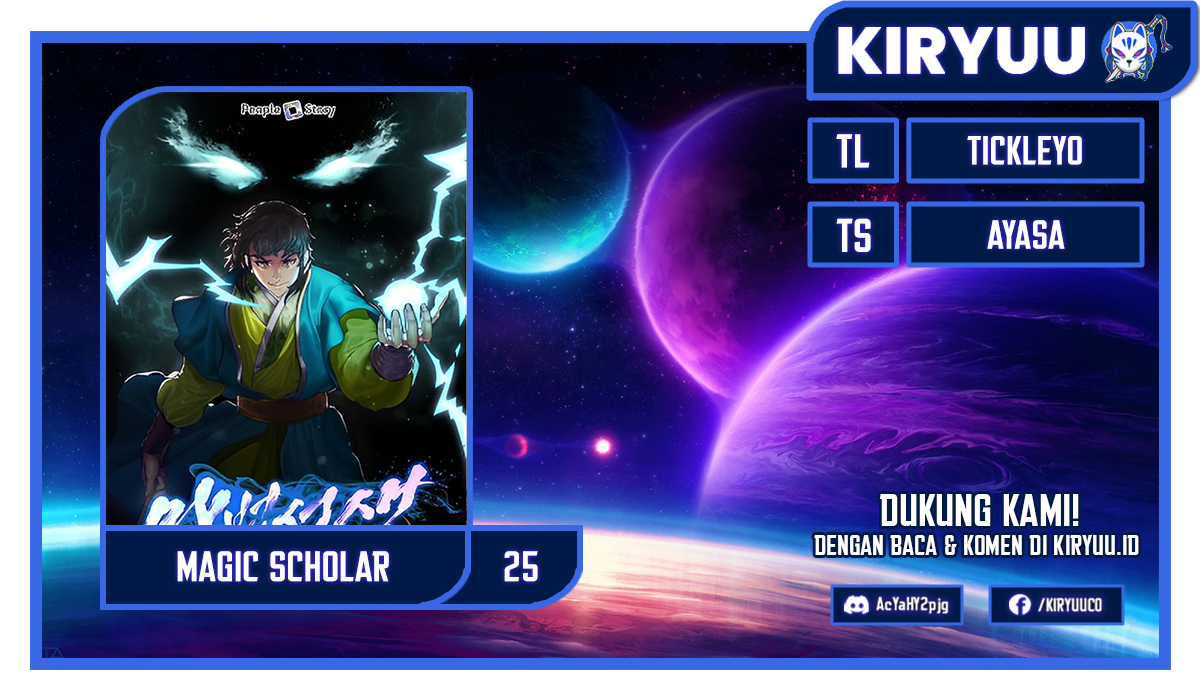Click the Magic Scholar title label
This screenshot has width=1200, height=677.
(283, 567)
